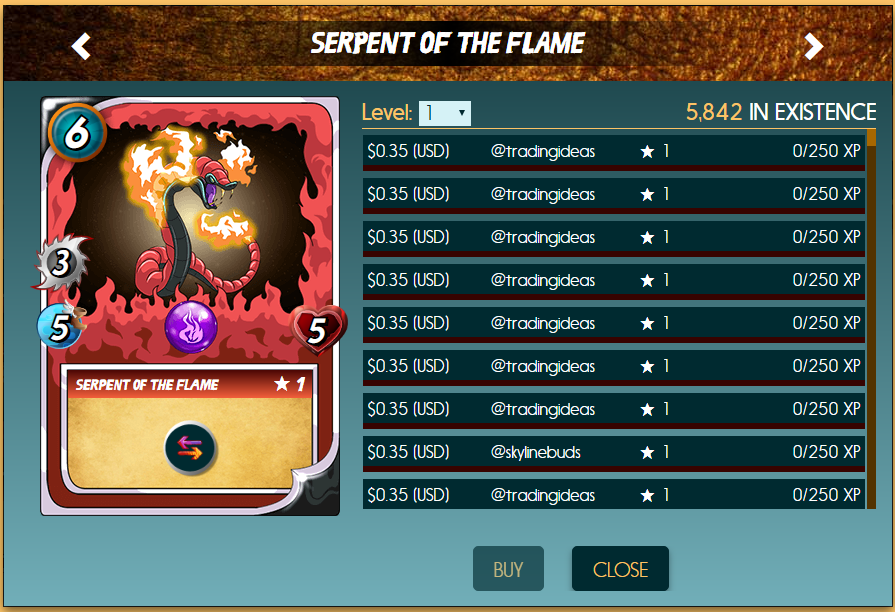Click the card's swap arrows ability icon
The image size is (895, 612).
(190, 451)
